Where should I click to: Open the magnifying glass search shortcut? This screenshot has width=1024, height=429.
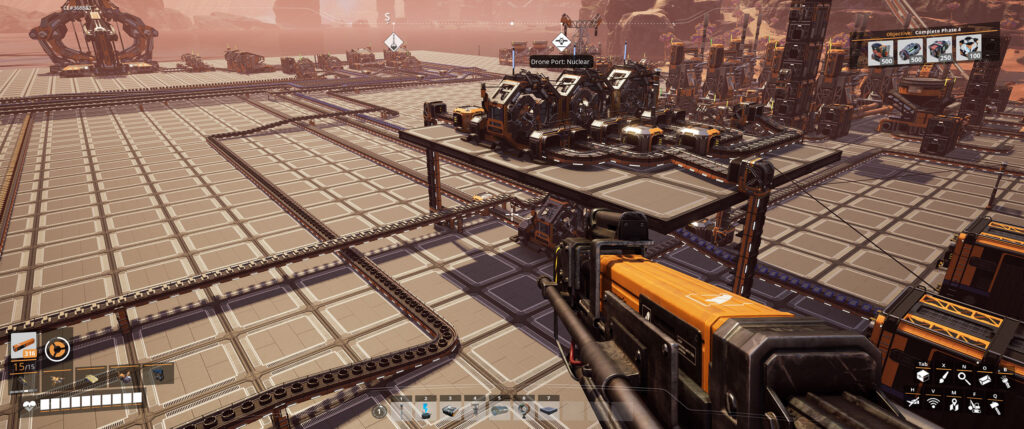click(x=963, y=378)
